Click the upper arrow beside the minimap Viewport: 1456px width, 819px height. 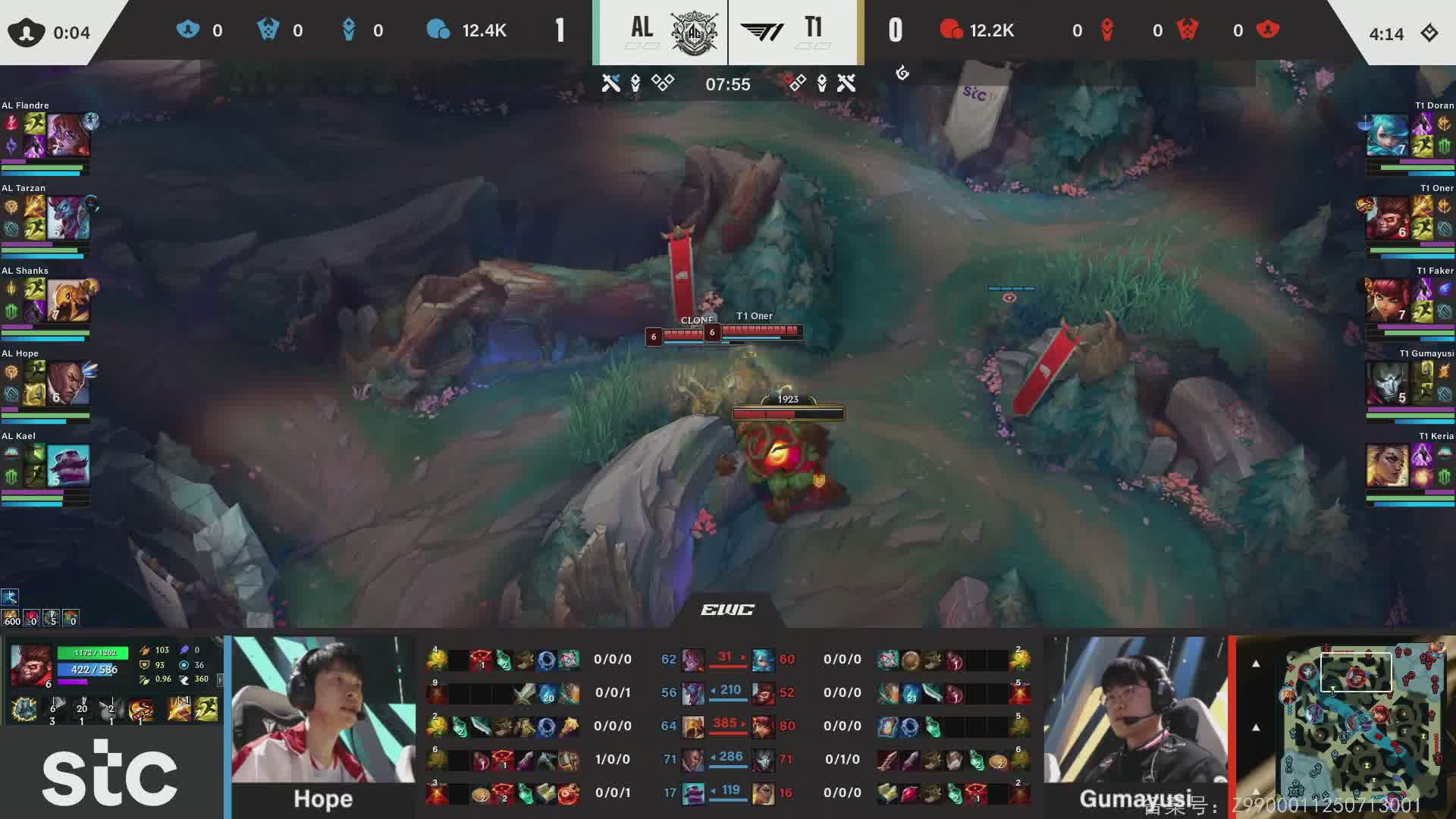1256,664
